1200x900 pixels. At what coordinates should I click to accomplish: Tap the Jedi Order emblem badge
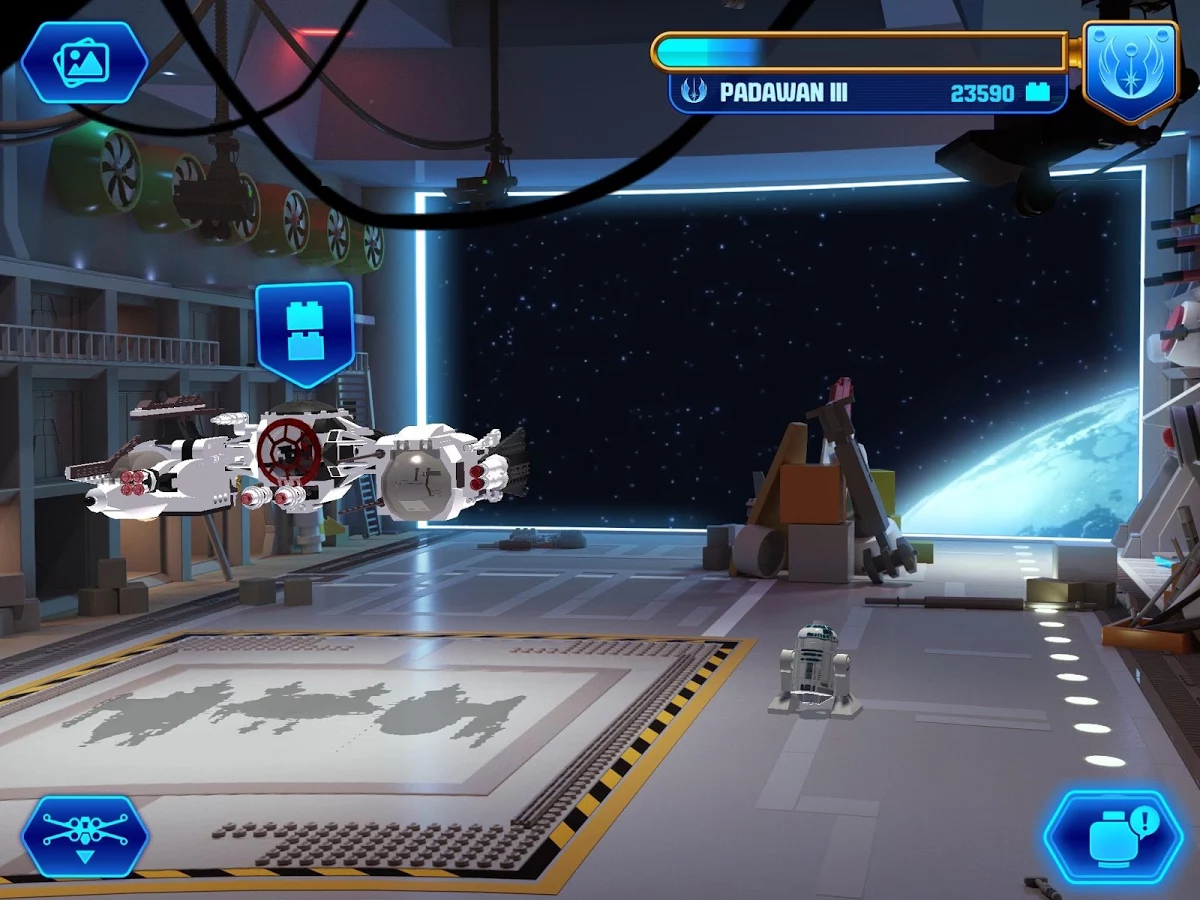pos(1130,68)
